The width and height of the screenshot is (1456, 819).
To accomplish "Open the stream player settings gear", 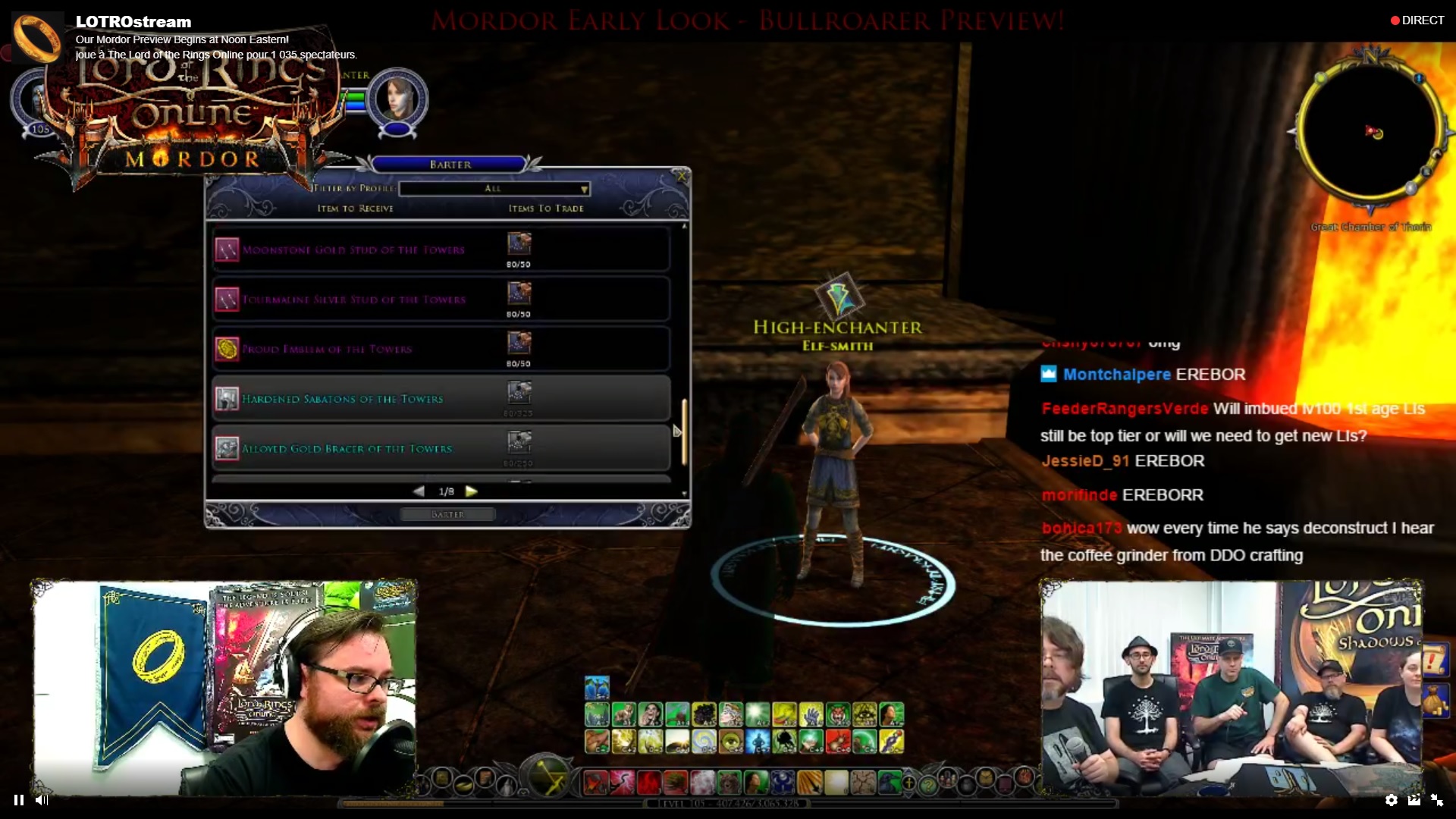I will point(1391,799).
